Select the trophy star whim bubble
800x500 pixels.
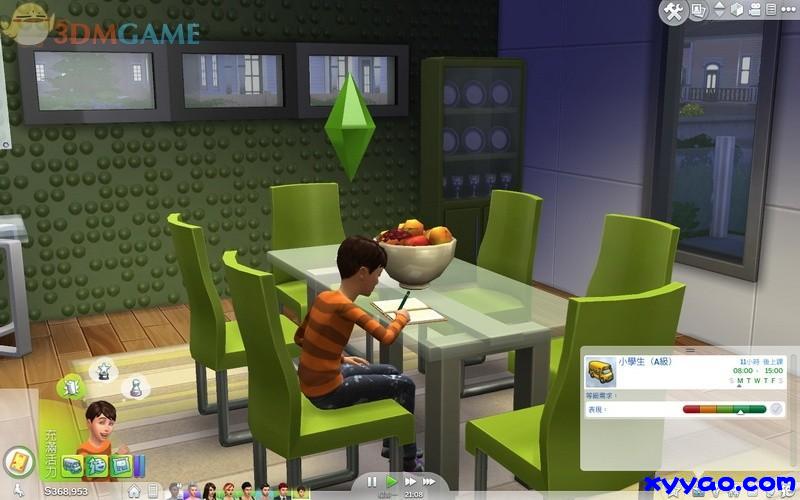101,369
